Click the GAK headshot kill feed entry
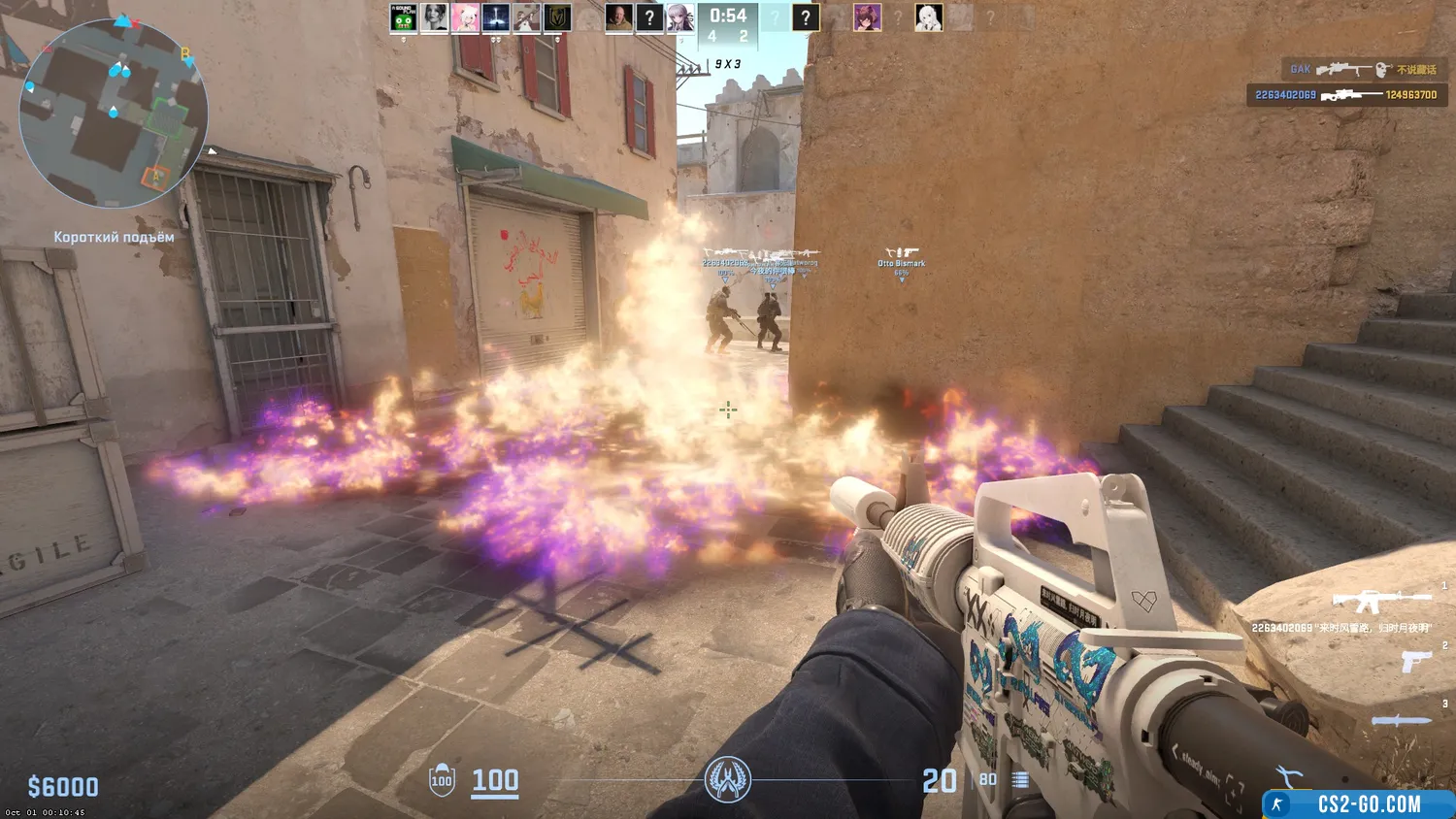Screen dimensions: 1456x819 (1363, 69)
